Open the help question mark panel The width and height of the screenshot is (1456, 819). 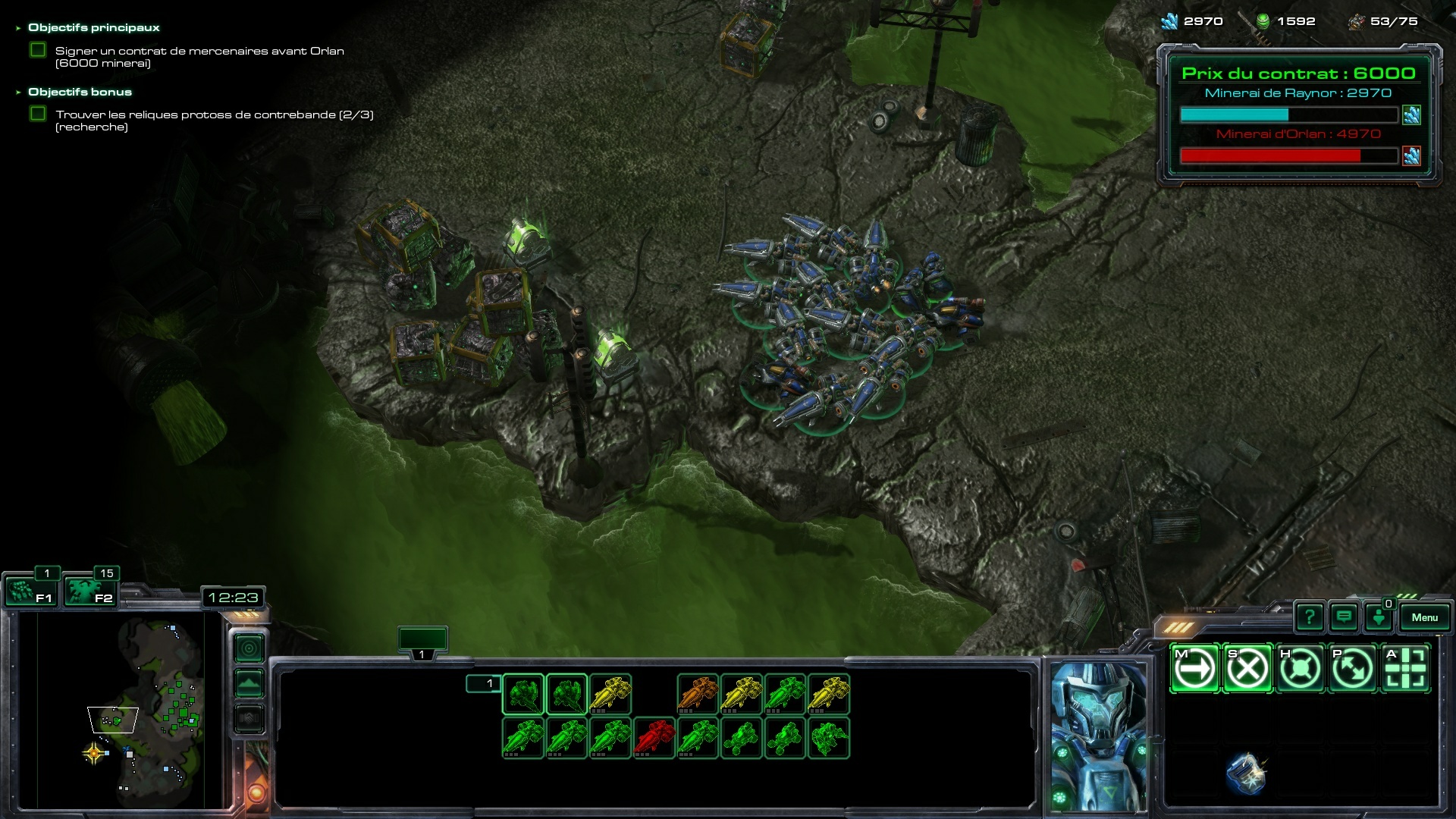click(1310, 617)
